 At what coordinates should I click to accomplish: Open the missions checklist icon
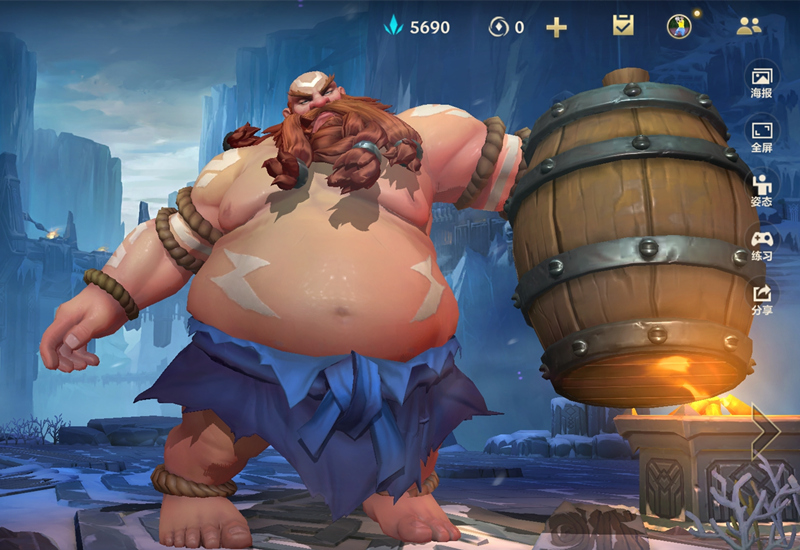coord(623,26)
